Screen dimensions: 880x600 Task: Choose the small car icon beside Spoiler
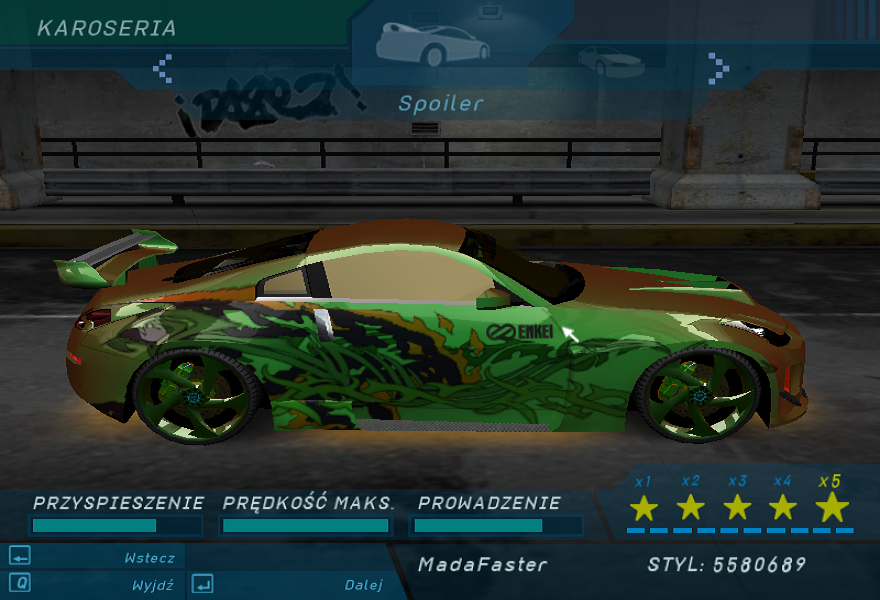click(x=610, y=61)
